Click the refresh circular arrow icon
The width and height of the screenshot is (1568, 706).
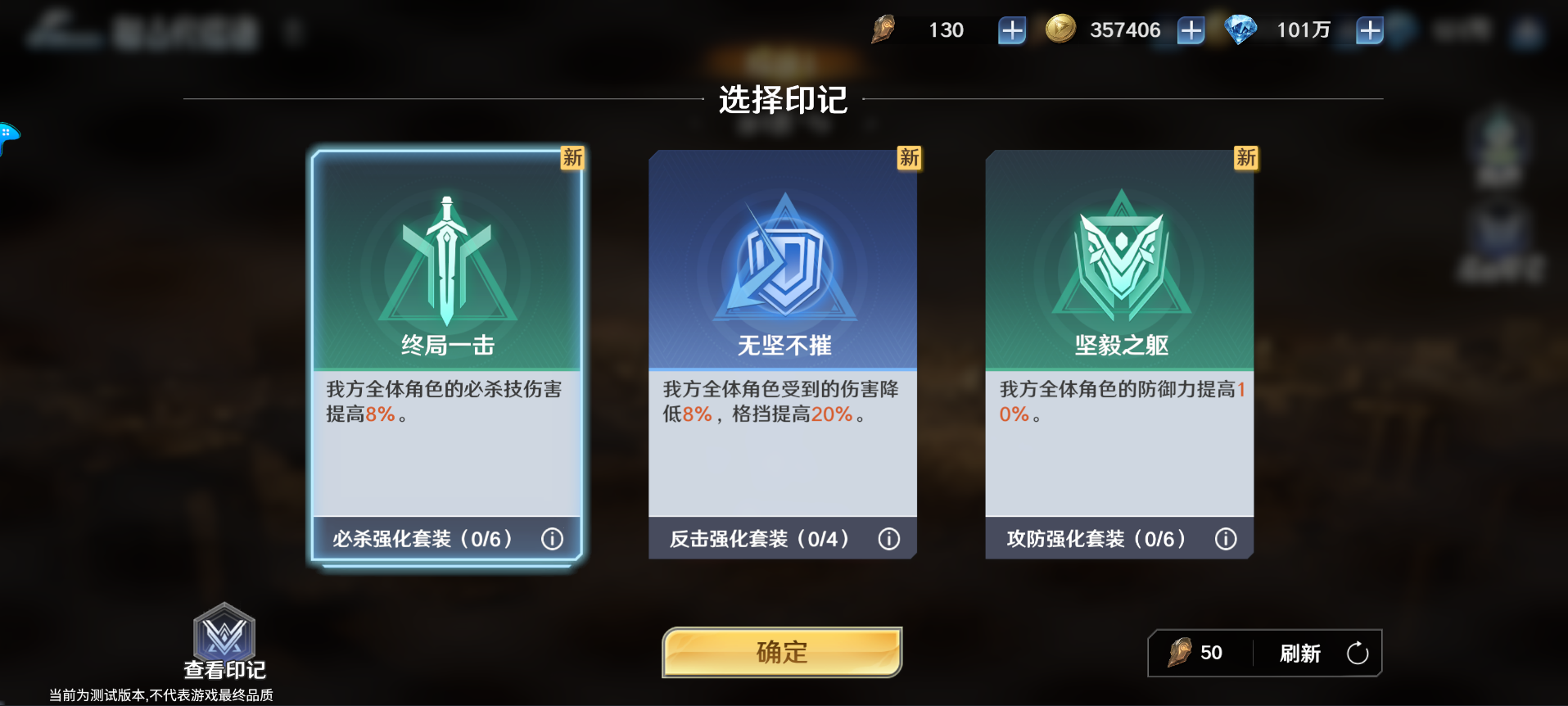(x=1358, y=653)
